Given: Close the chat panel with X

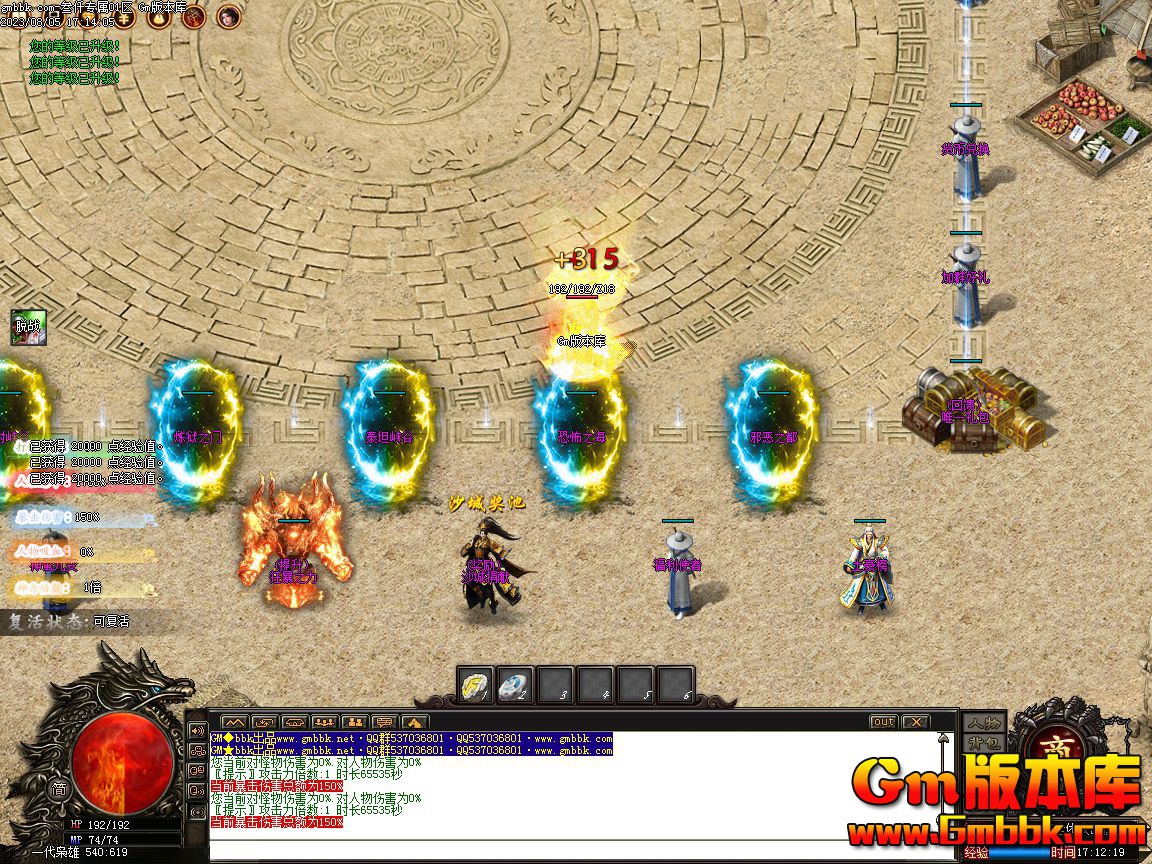Looking at the screenshot, I should 915,722.
